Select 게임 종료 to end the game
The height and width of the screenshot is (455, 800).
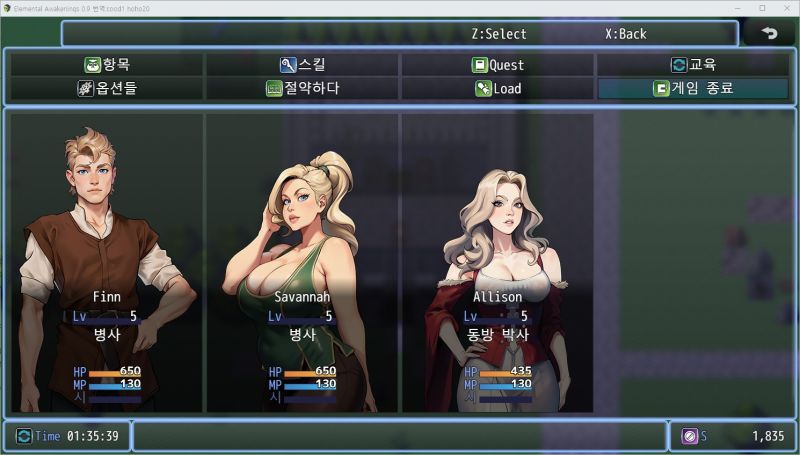click(x=693, y=88)
